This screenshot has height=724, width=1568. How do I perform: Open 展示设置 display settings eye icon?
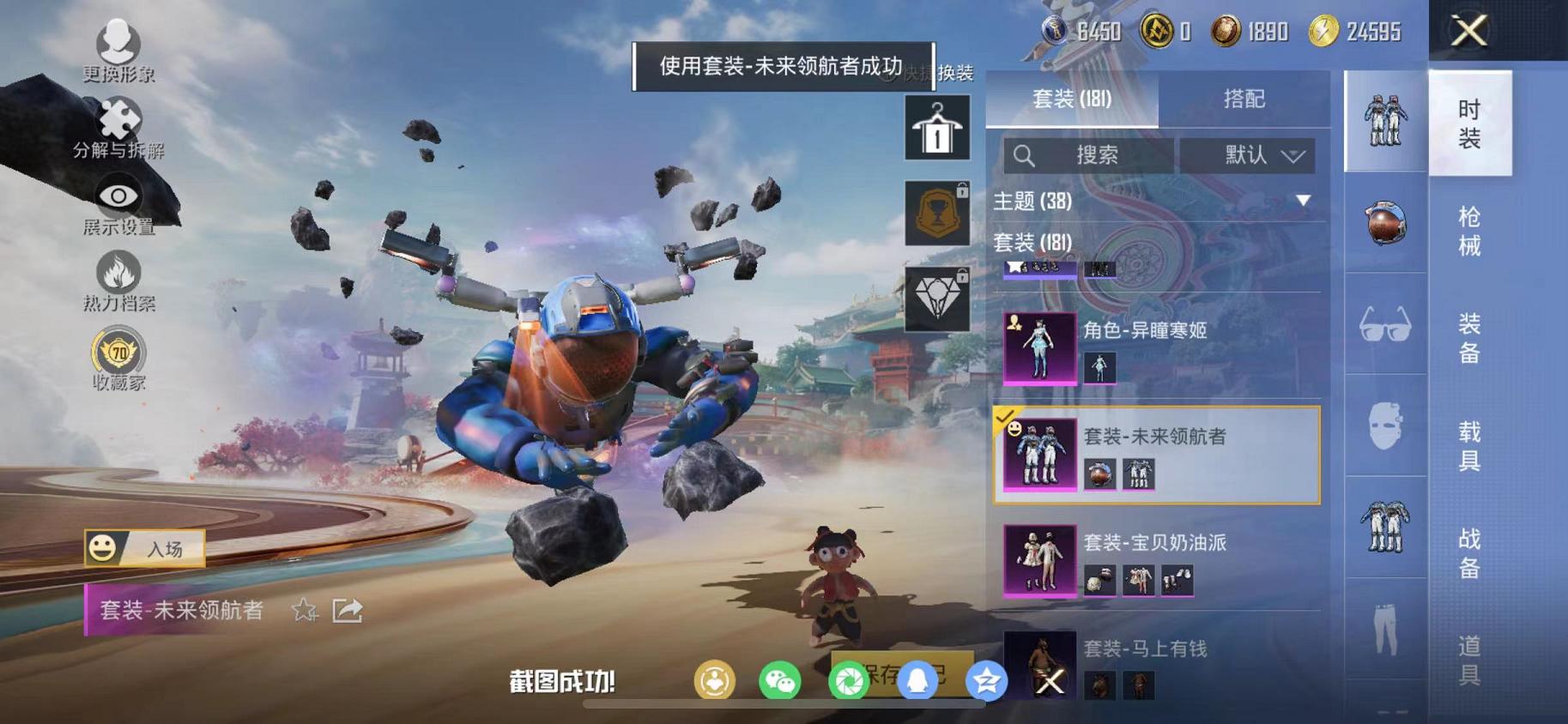[x=117, y=196]
